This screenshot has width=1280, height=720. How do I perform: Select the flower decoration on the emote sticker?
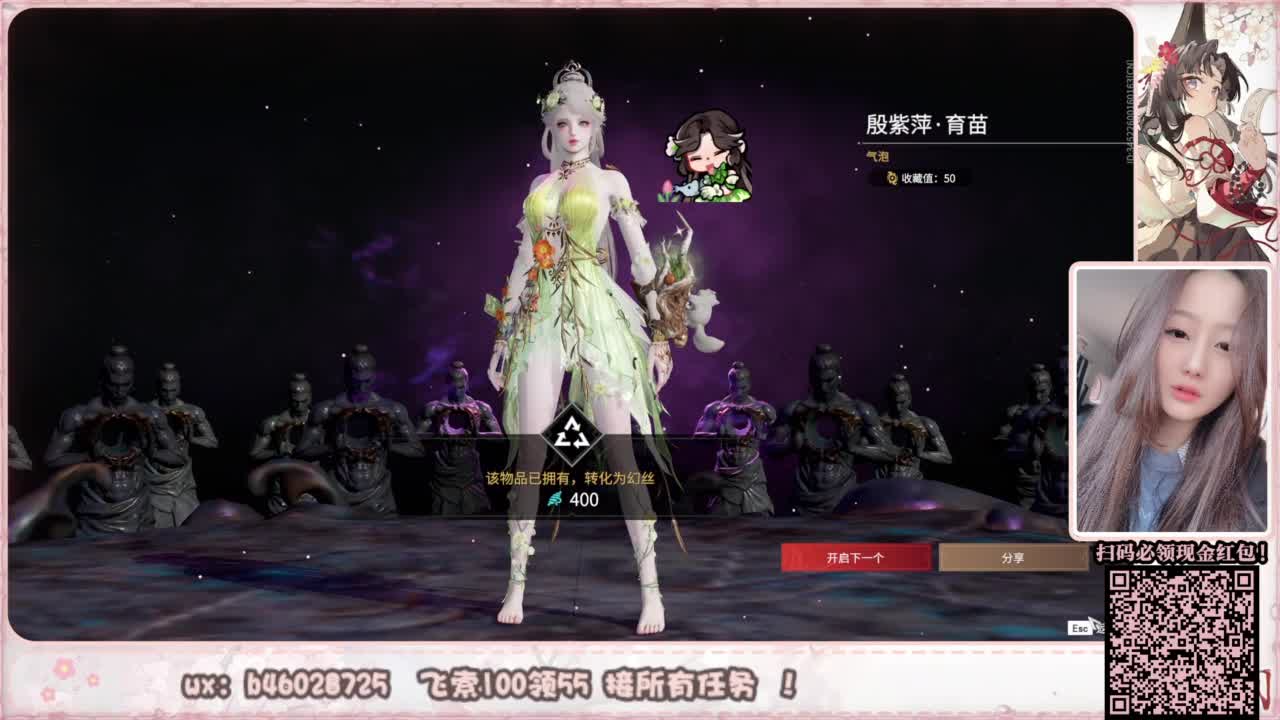click(667, 187)
